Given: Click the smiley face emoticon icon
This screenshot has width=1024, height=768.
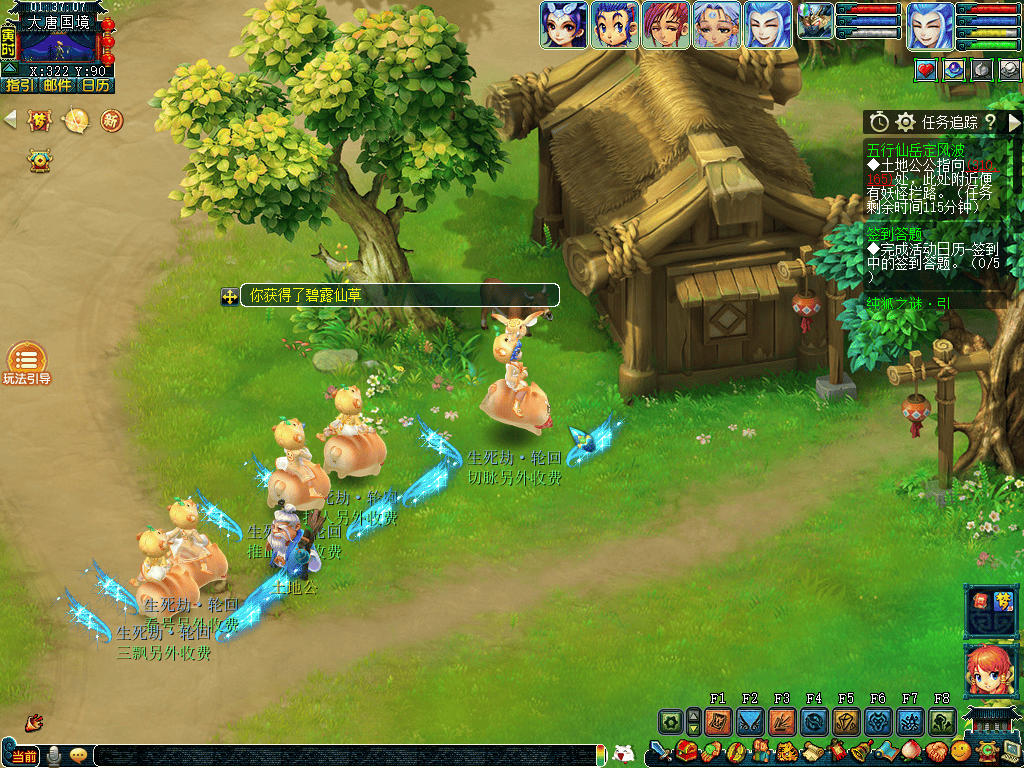Looking at the screenshot, I should point(961,751).
